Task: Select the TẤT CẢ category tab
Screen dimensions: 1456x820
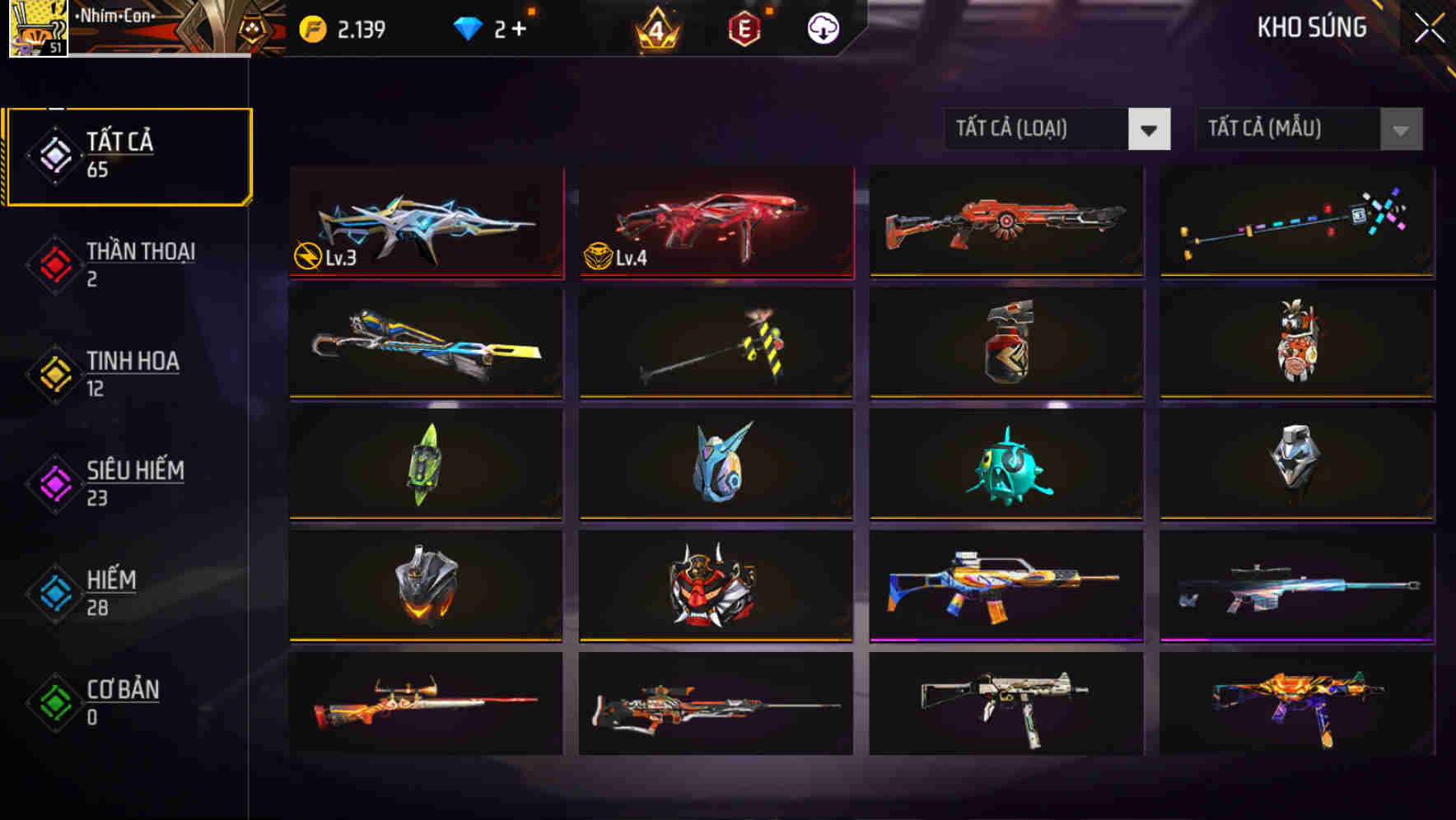Action: [128, 154]
